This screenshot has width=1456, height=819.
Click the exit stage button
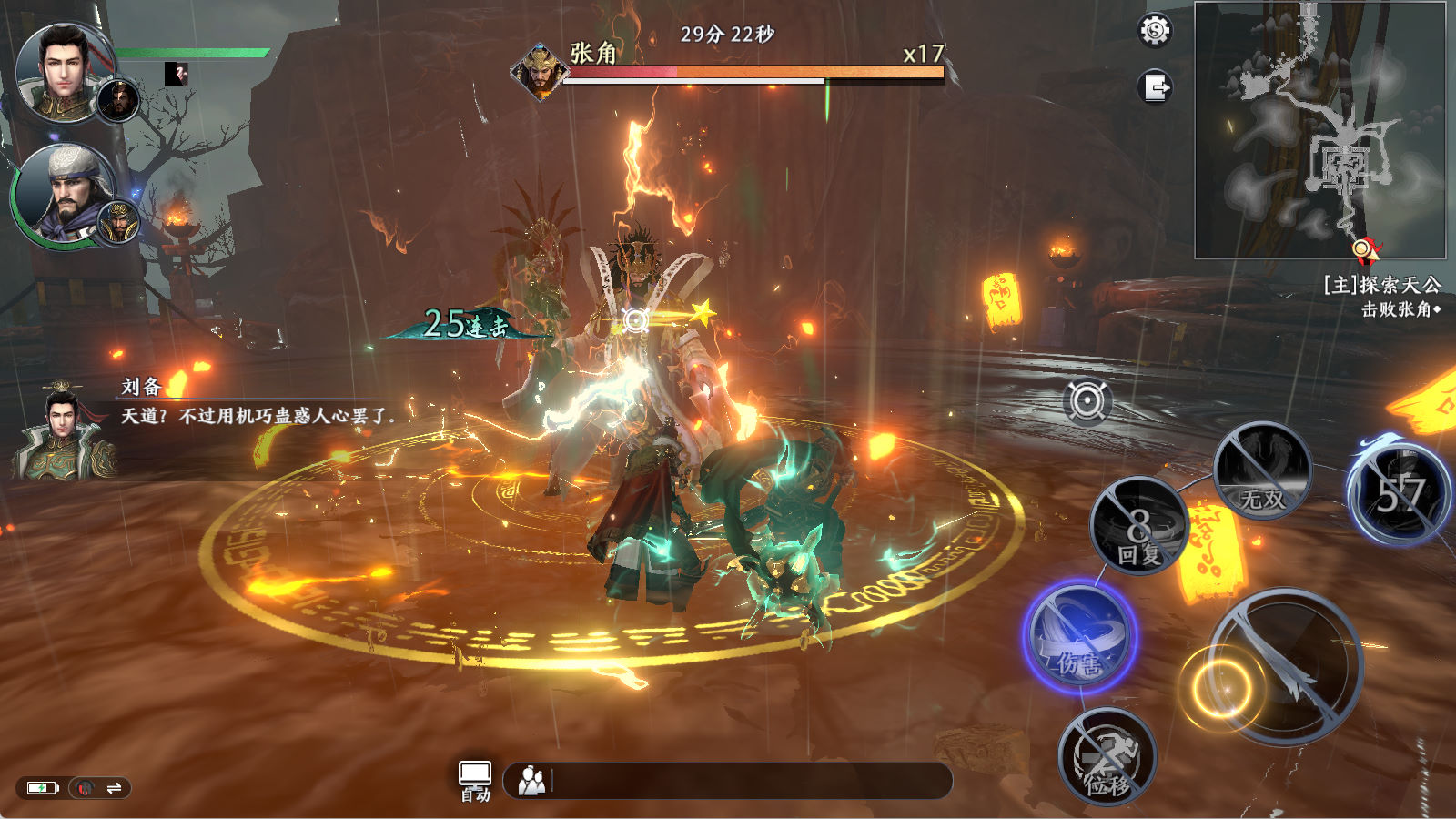pos(1155,88)
